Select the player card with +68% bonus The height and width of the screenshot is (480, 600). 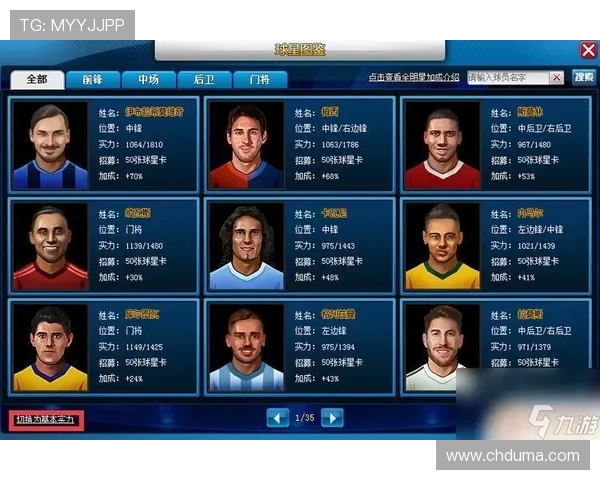pyautogui.click(x=299, y=144)
